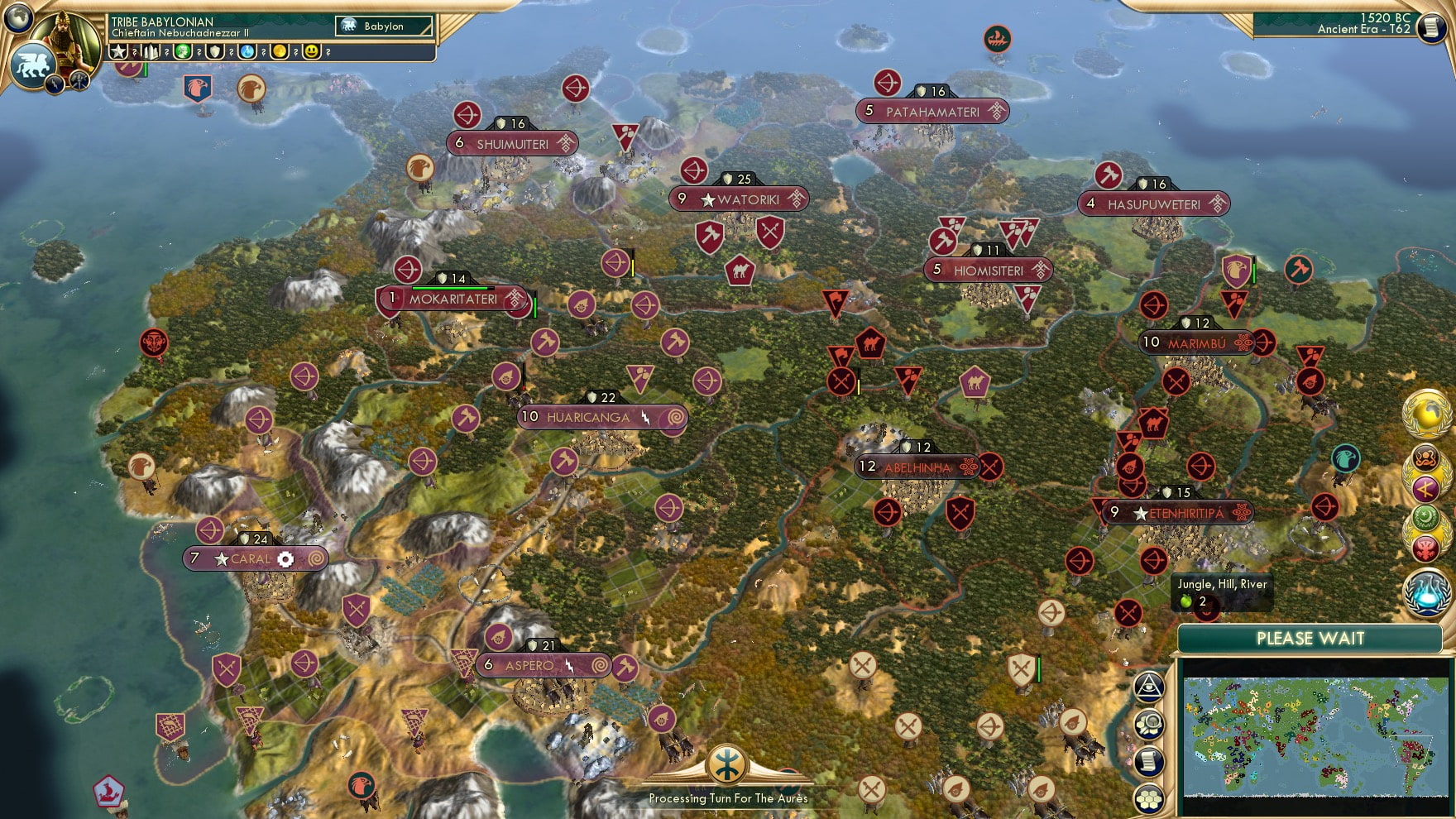Open the golden globe notification on the right
The image size is (1456, 819).
point(1427,413)
